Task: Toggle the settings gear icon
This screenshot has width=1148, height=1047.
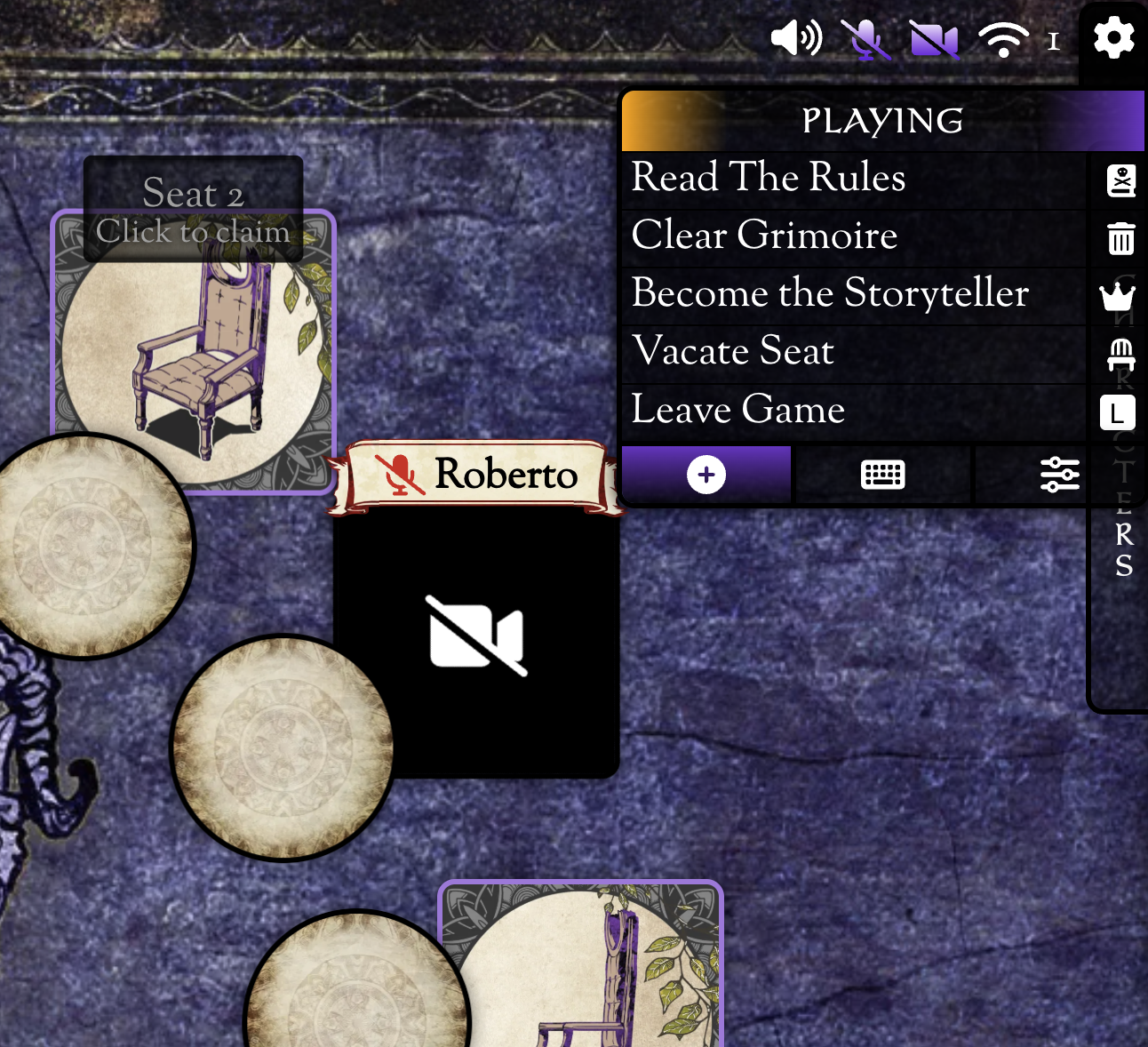Action: (1113, 39)
